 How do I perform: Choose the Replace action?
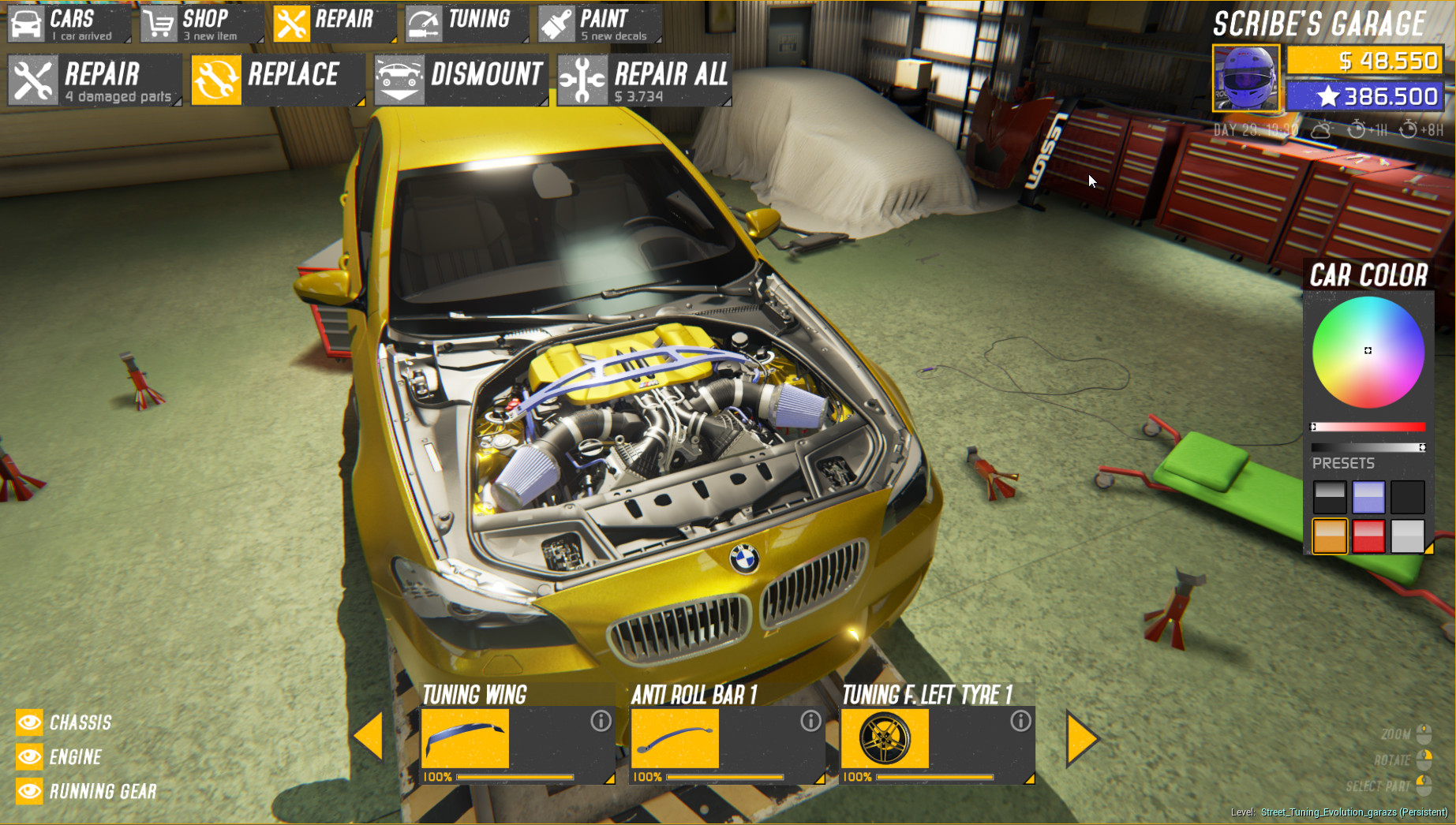click(278, 80)
